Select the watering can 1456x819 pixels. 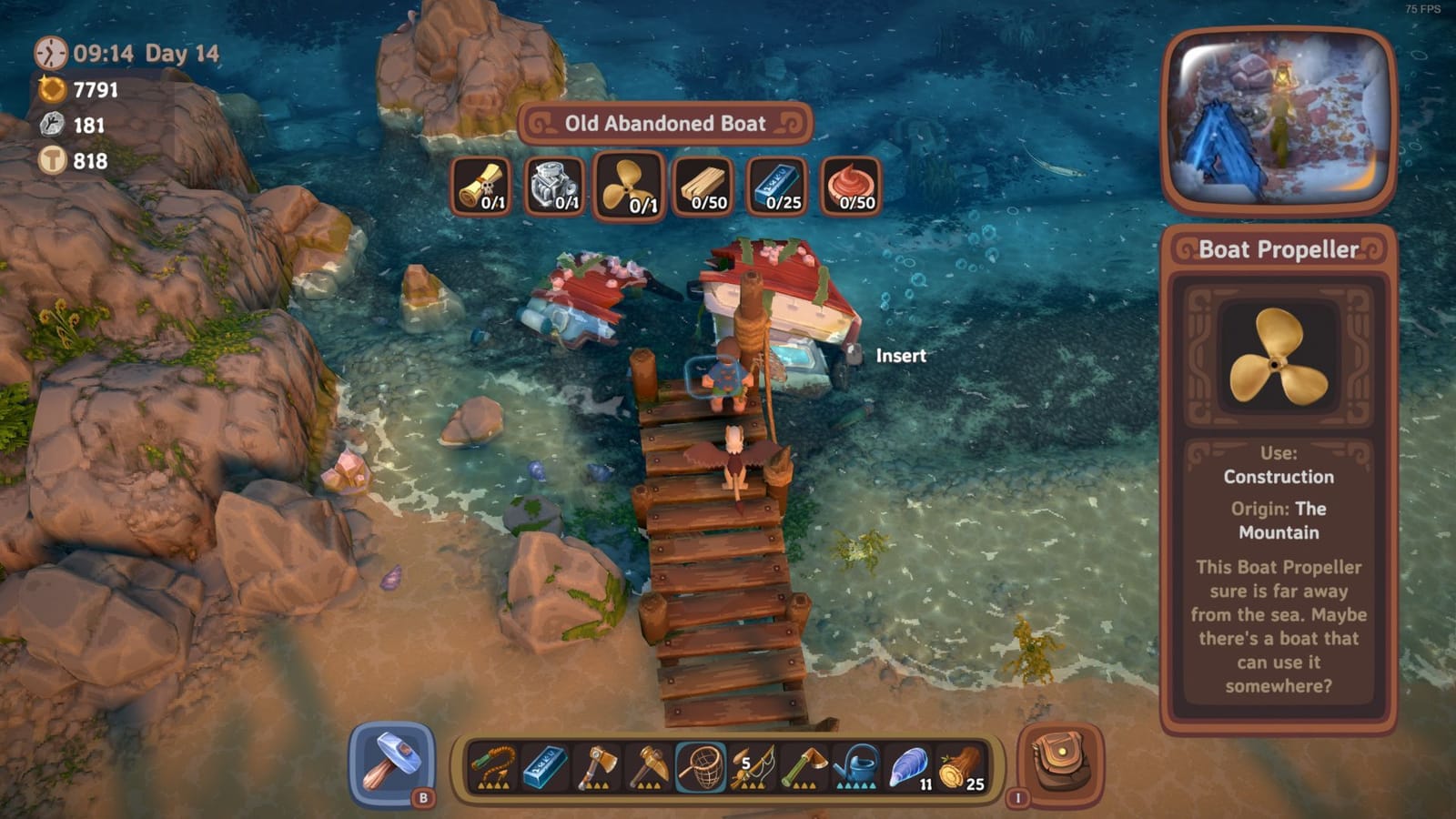tap(855, 769)
